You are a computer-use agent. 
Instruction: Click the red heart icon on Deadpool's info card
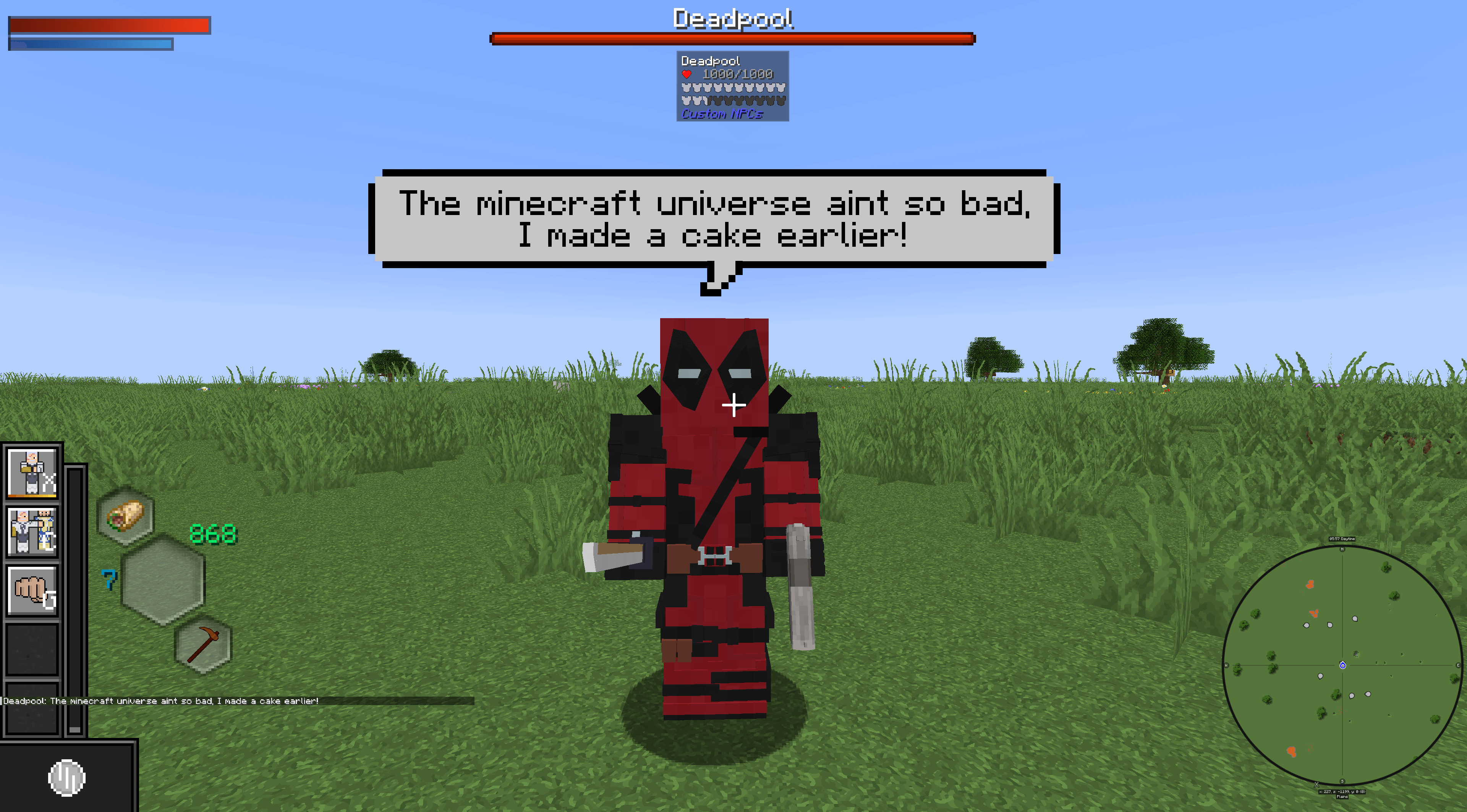[687, 73]
